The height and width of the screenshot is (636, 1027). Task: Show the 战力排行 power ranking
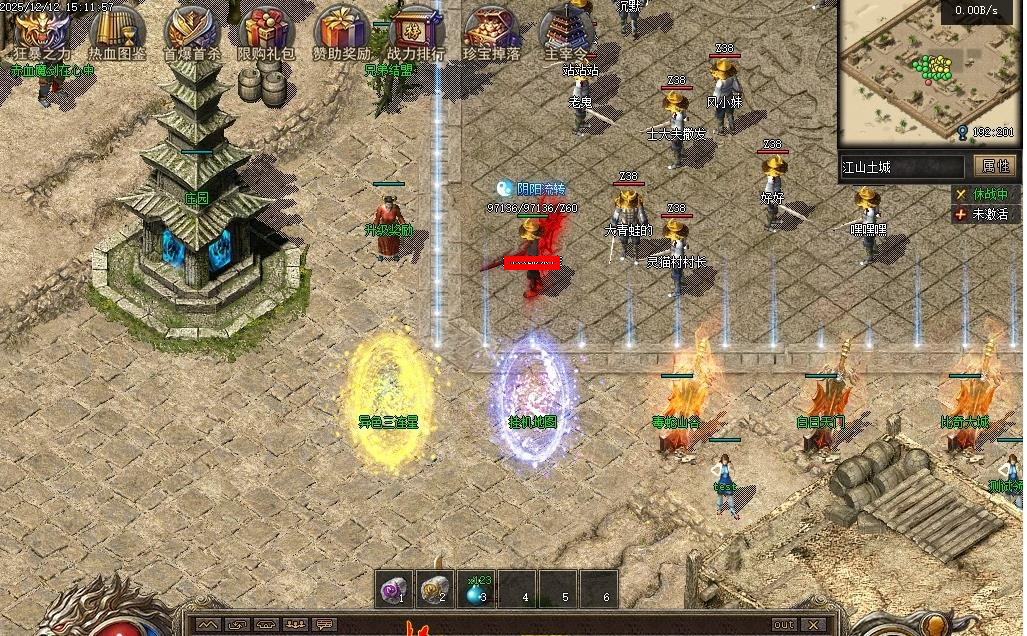click(416, 30)
